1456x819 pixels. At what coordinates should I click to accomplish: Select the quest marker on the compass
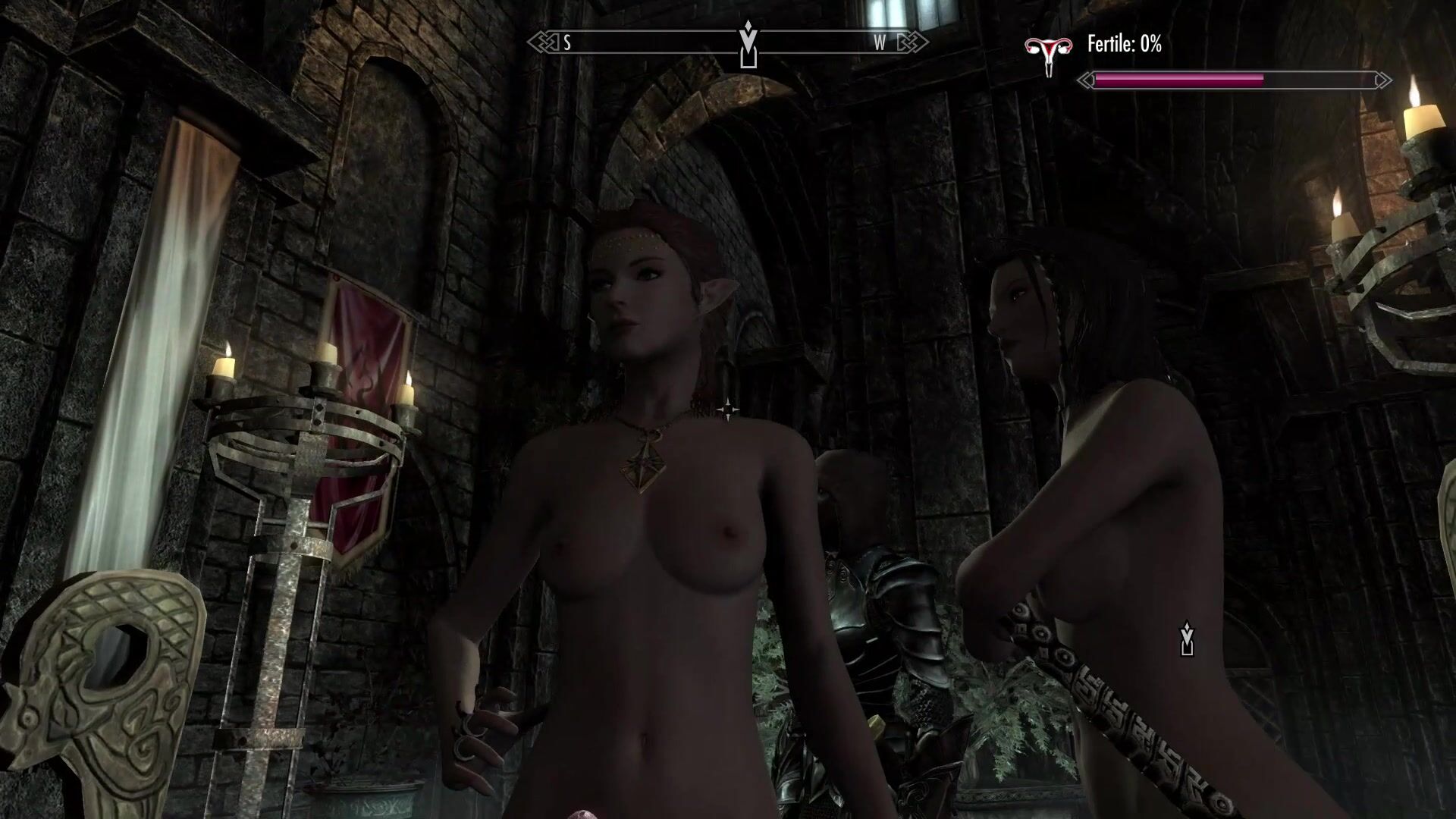click(748, 45)
